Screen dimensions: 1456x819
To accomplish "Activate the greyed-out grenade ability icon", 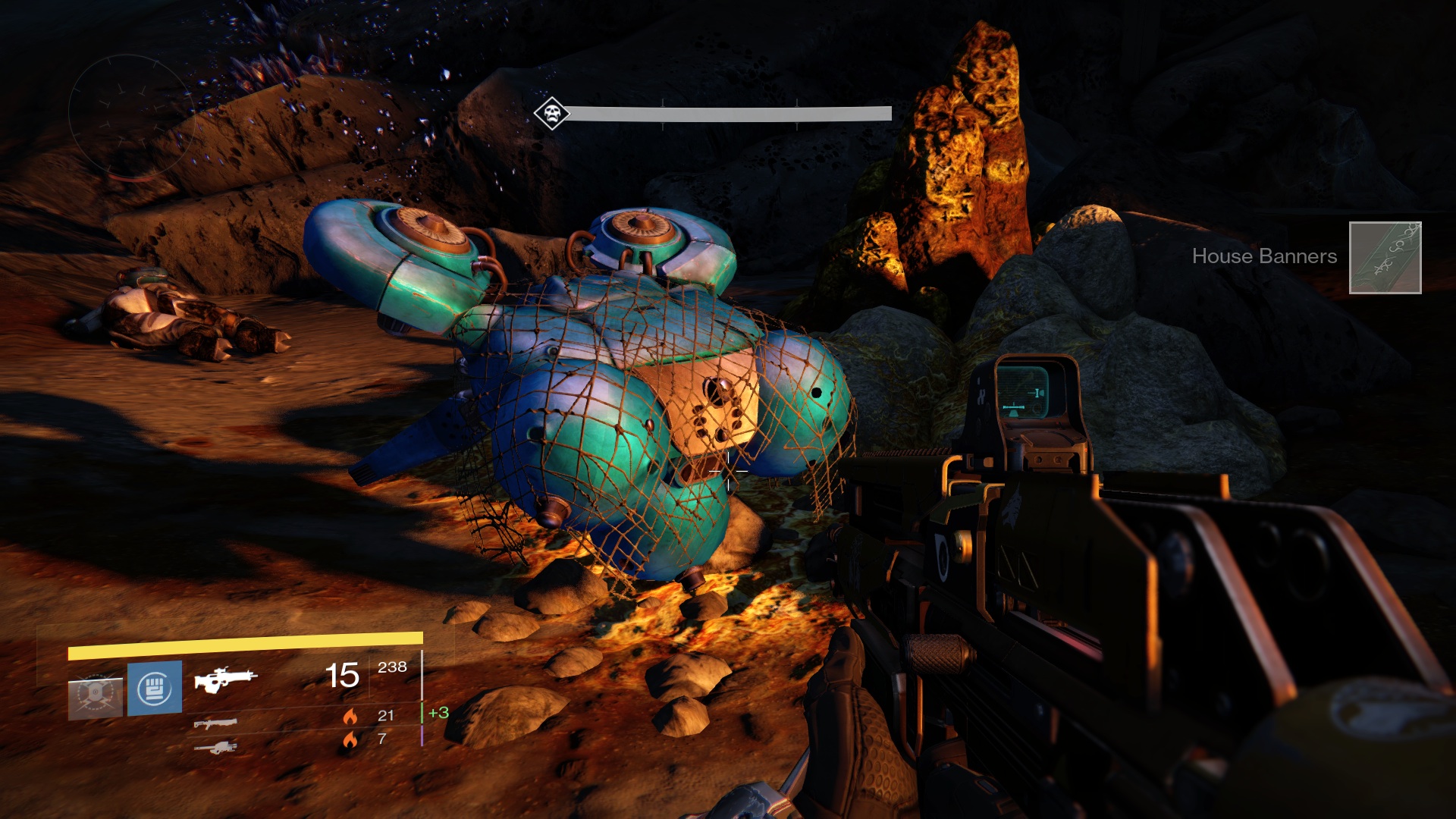I will point(96,695).
